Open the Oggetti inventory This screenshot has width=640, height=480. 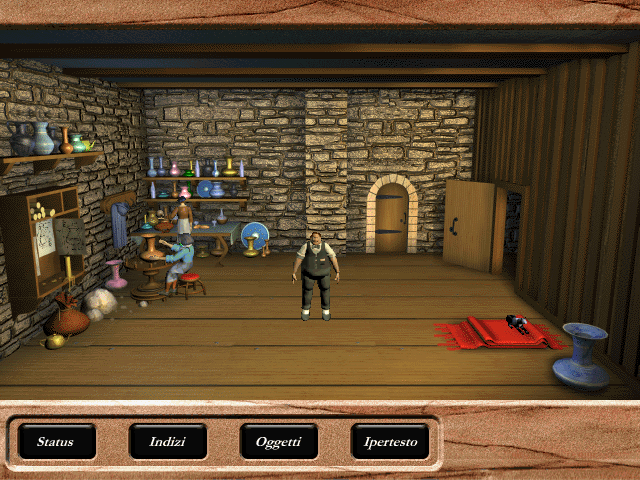(x=279, y=441)
